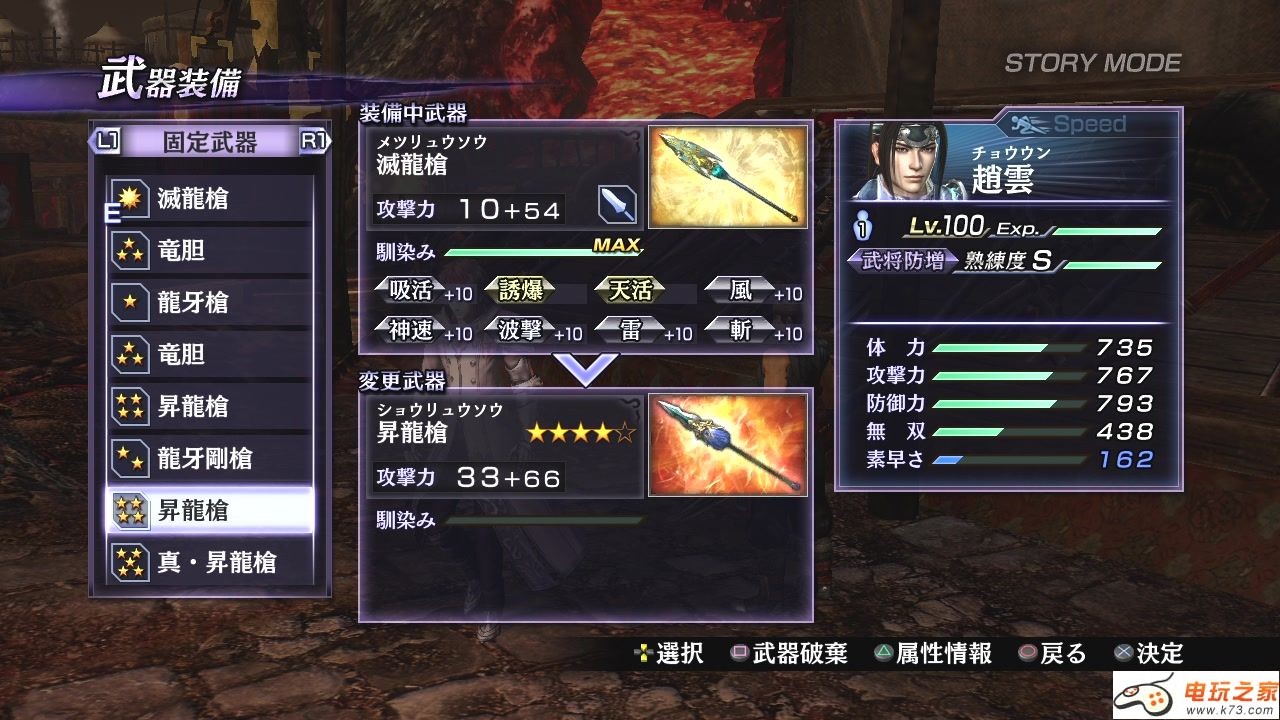Select the 吸活 attribute tag
Screen dimensions: 1280x720
[x=411, y=291]
